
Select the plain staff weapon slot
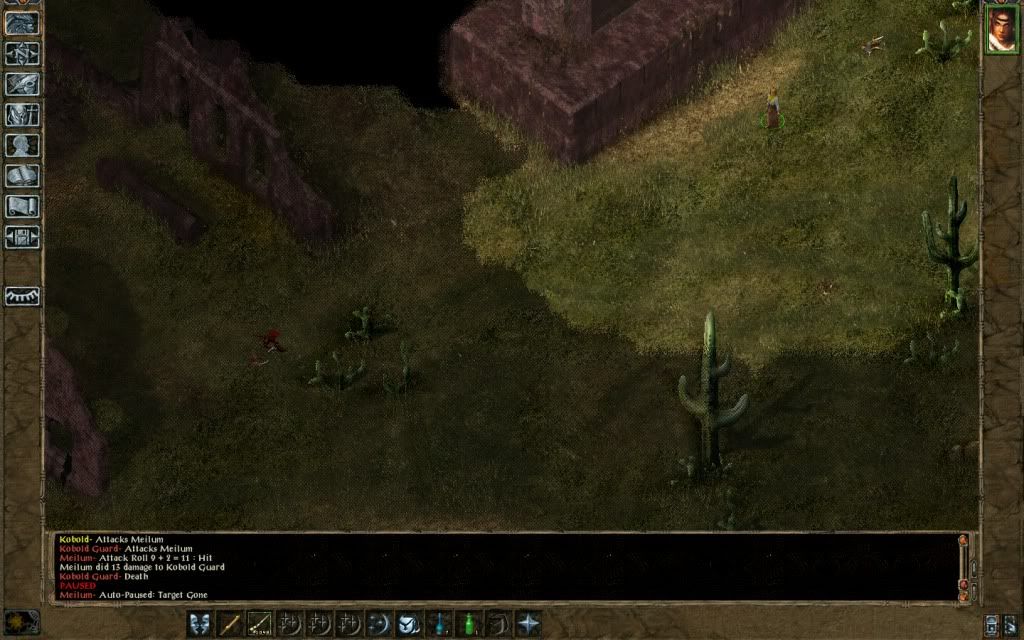230,624
